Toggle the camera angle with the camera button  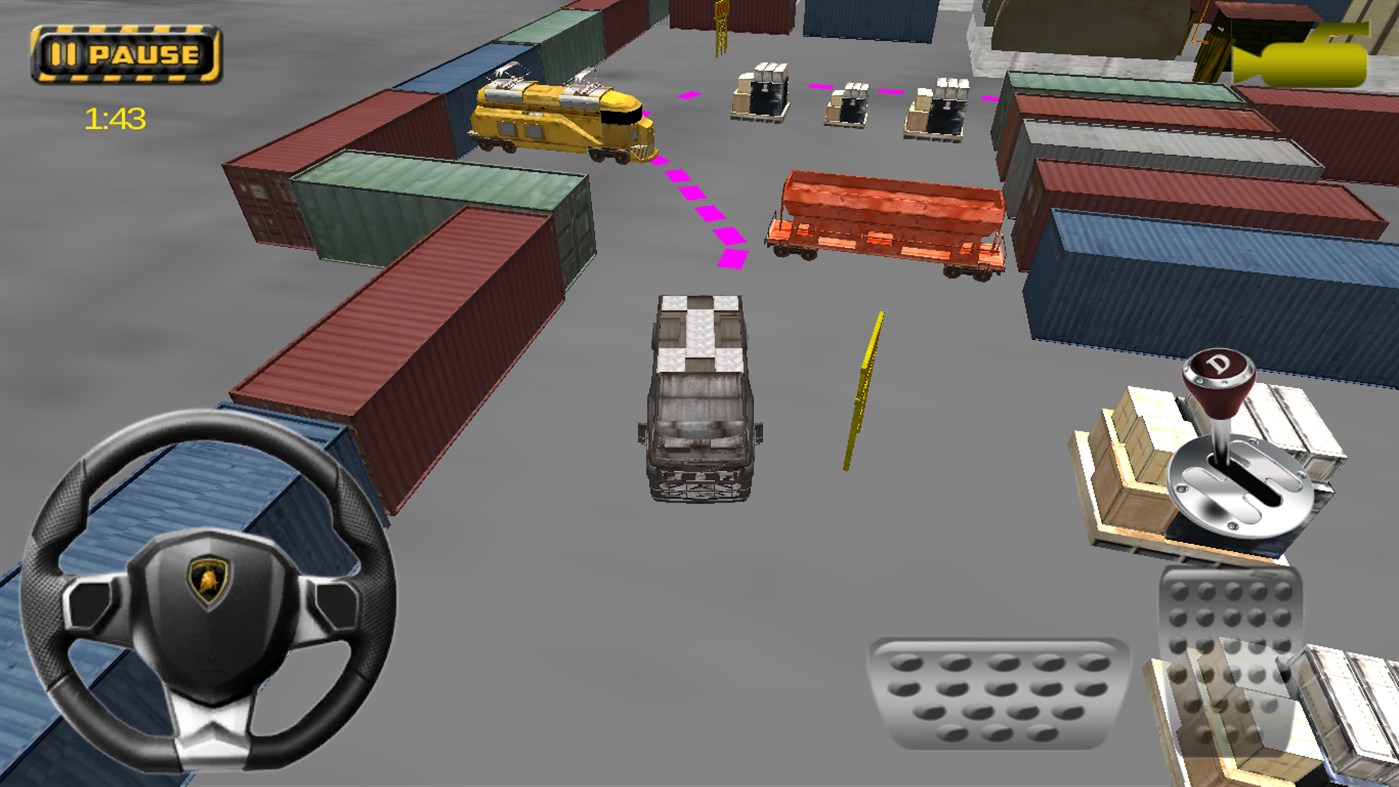[1300, 55]
